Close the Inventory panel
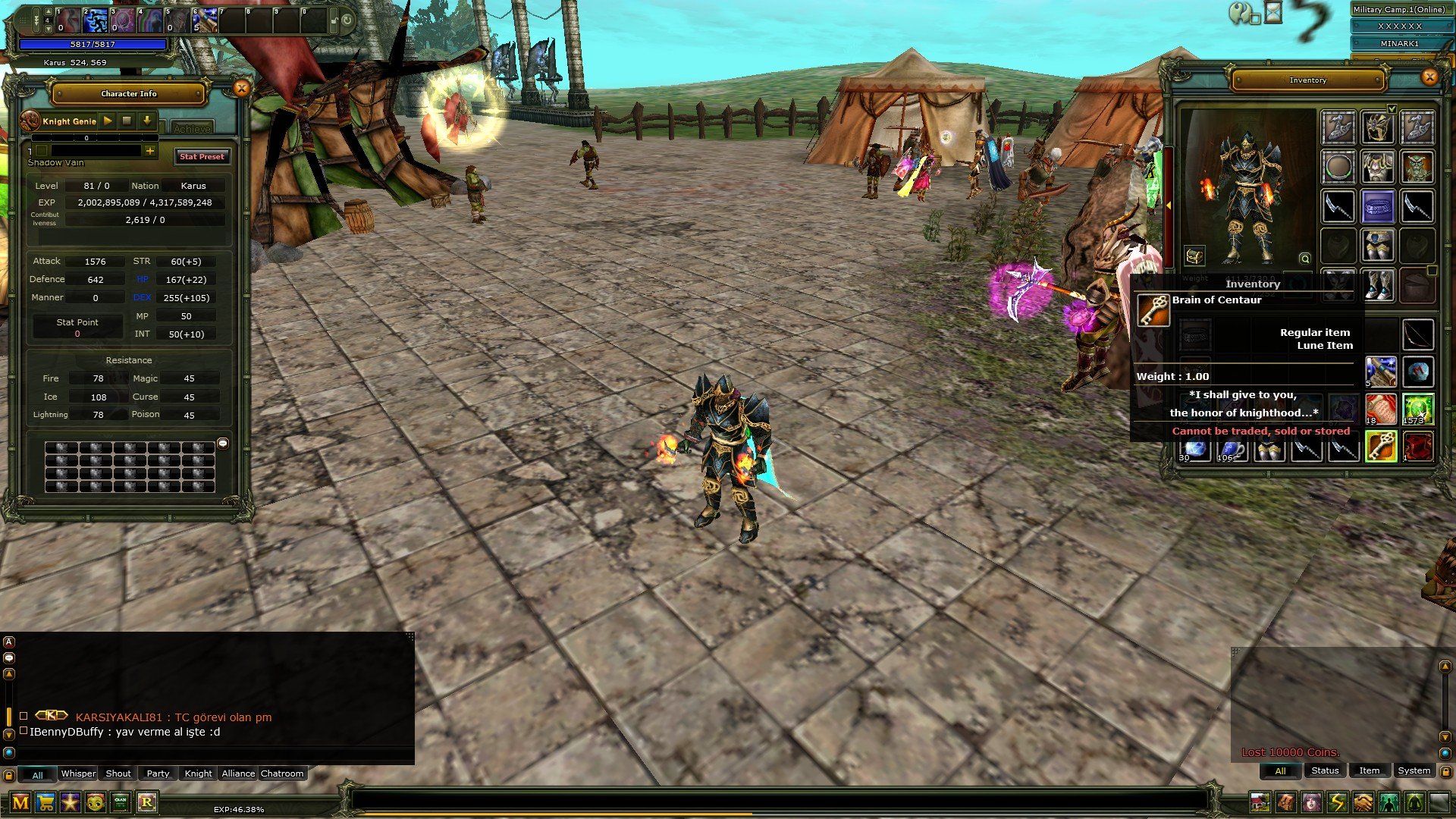 click(x=1429, y=77)
